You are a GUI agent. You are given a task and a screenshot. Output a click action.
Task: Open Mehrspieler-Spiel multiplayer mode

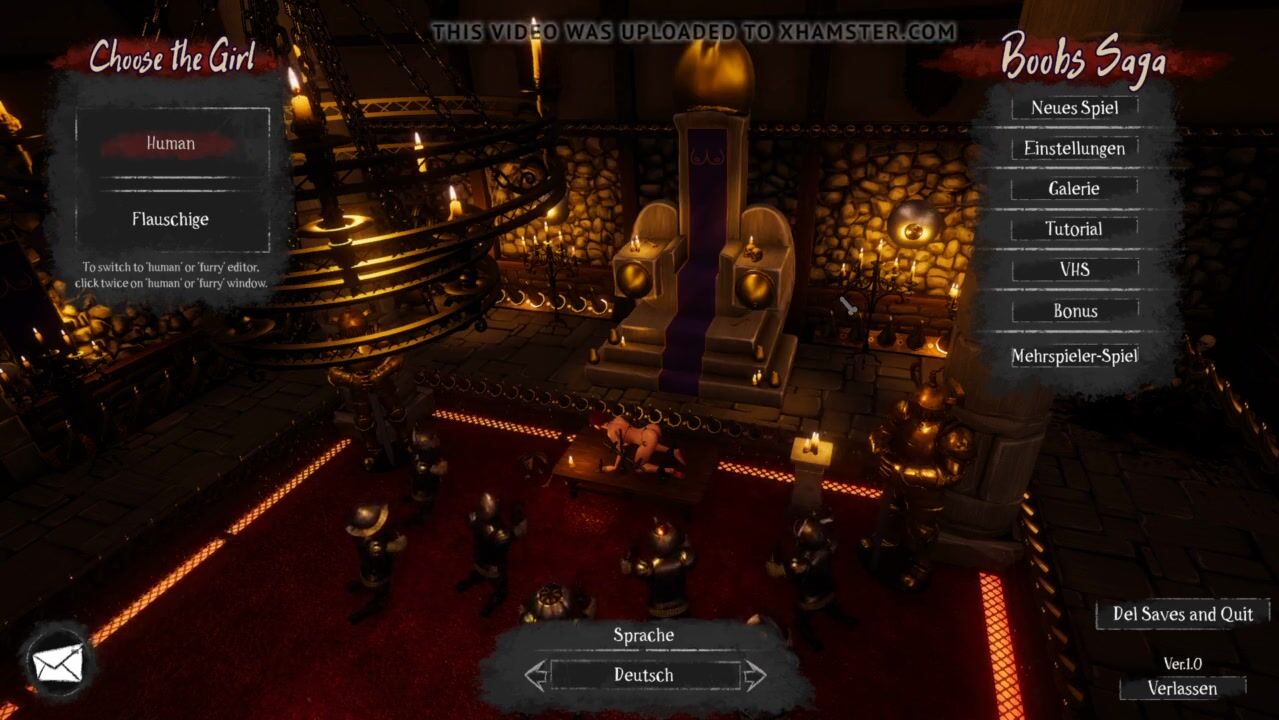click(x=1074, y=356)
